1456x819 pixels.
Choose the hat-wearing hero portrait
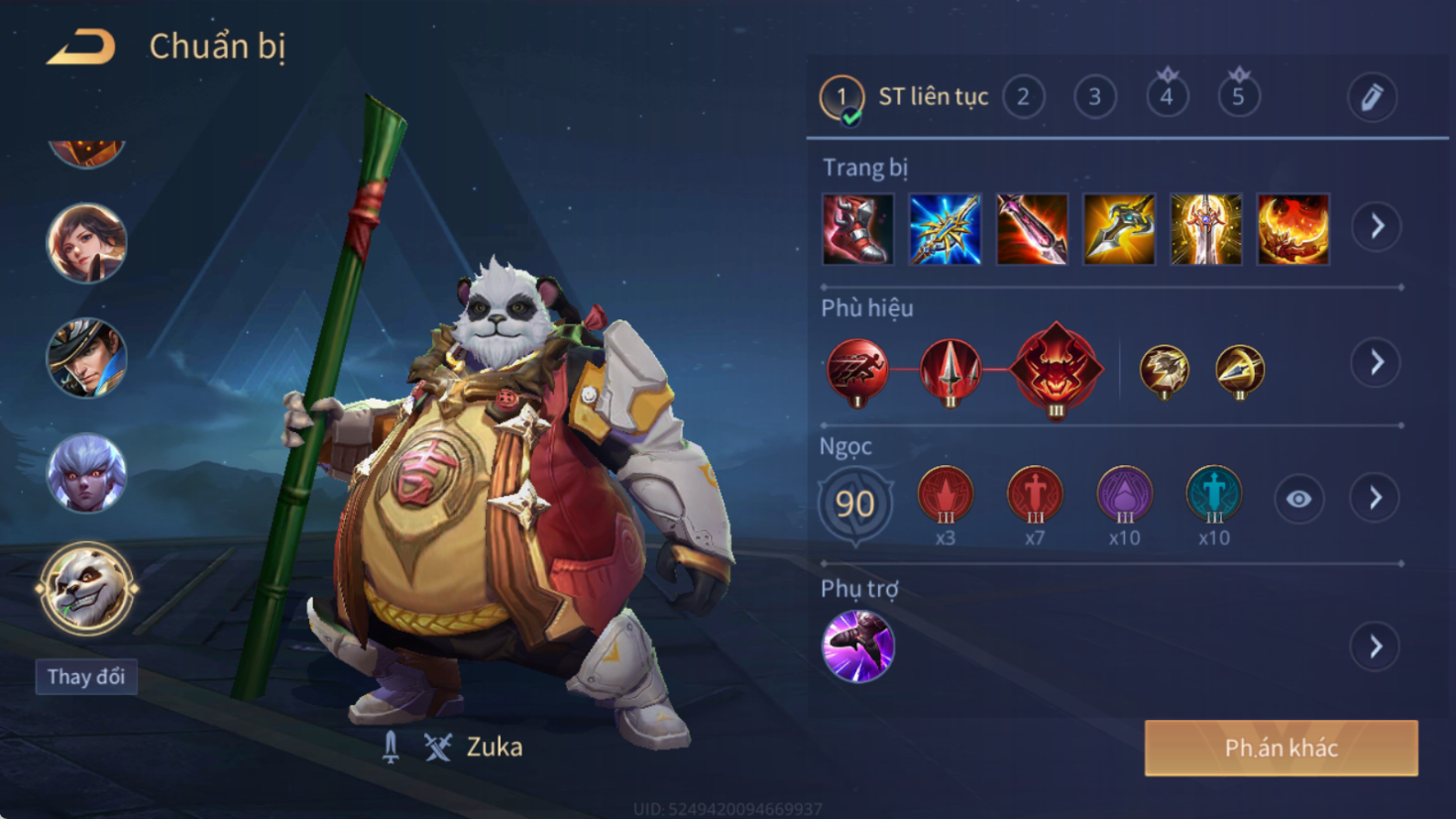point(87,358)
